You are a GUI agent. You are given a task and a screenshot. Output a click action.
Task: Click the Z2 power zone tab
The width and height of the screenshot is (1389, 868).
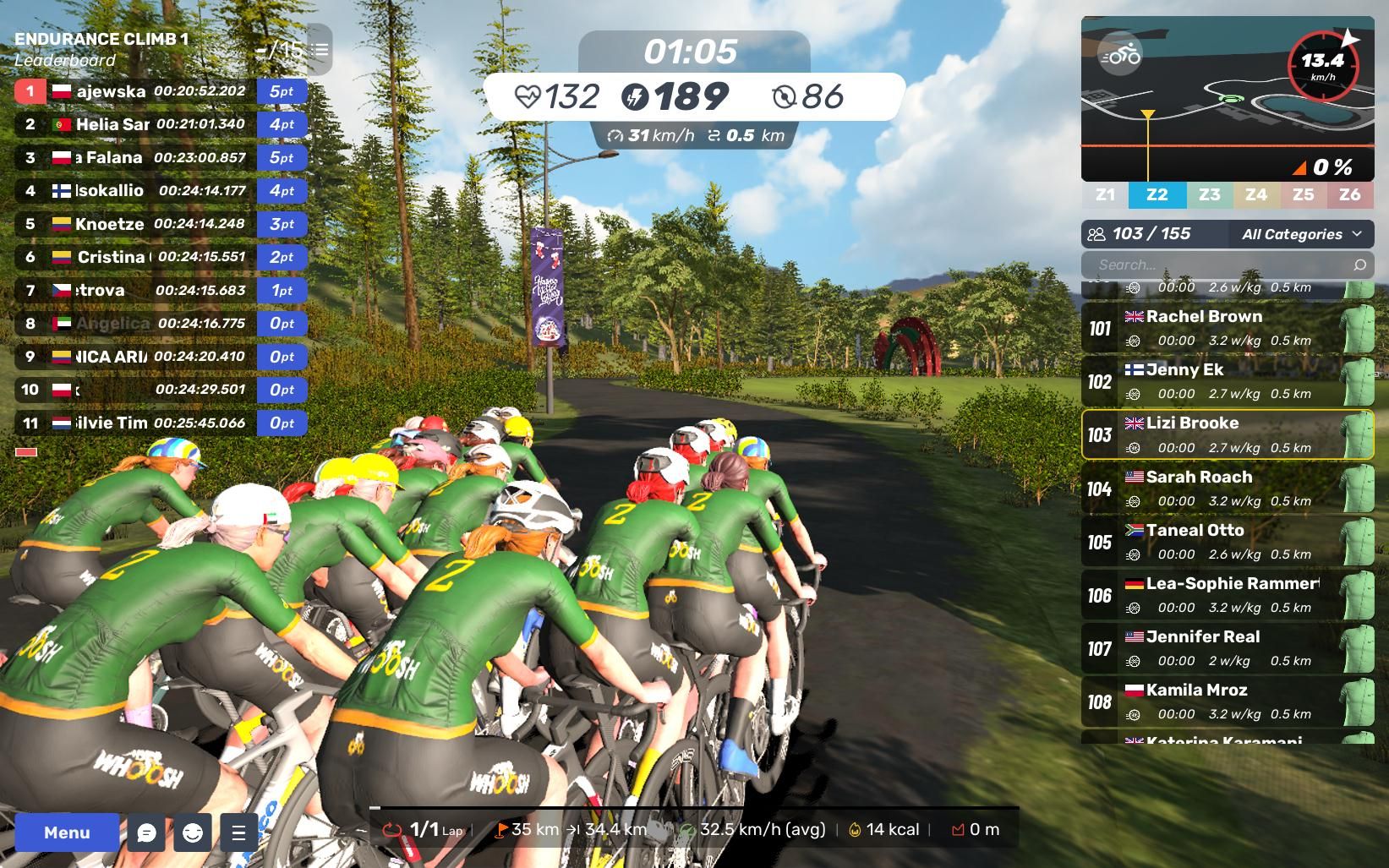coord(1157,194)
